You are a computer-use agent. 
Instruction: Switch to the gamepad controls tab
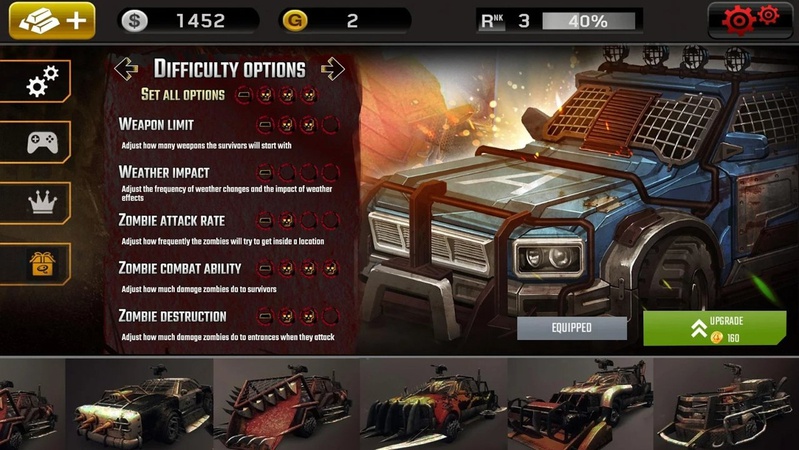37,142
